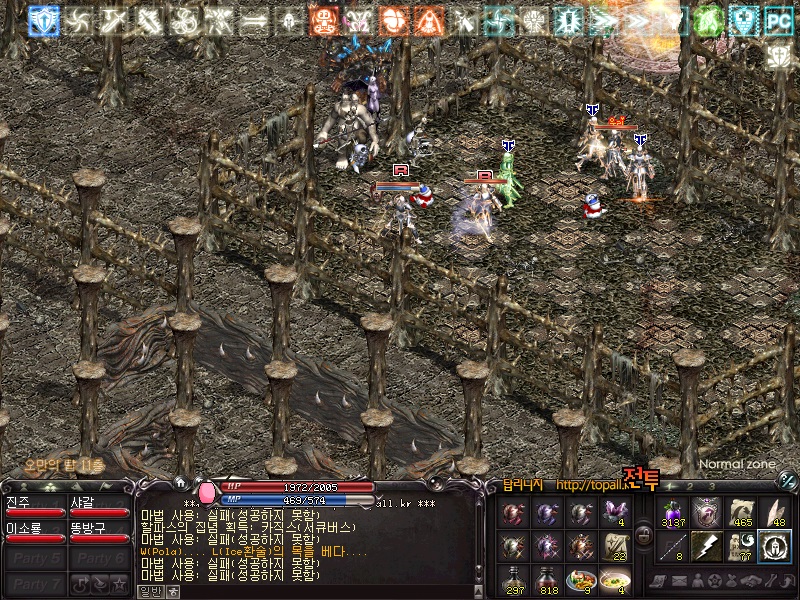Select party member 이소룡
Image resolution: width=800 pixels, height=600 pixels.
point(35,533)
